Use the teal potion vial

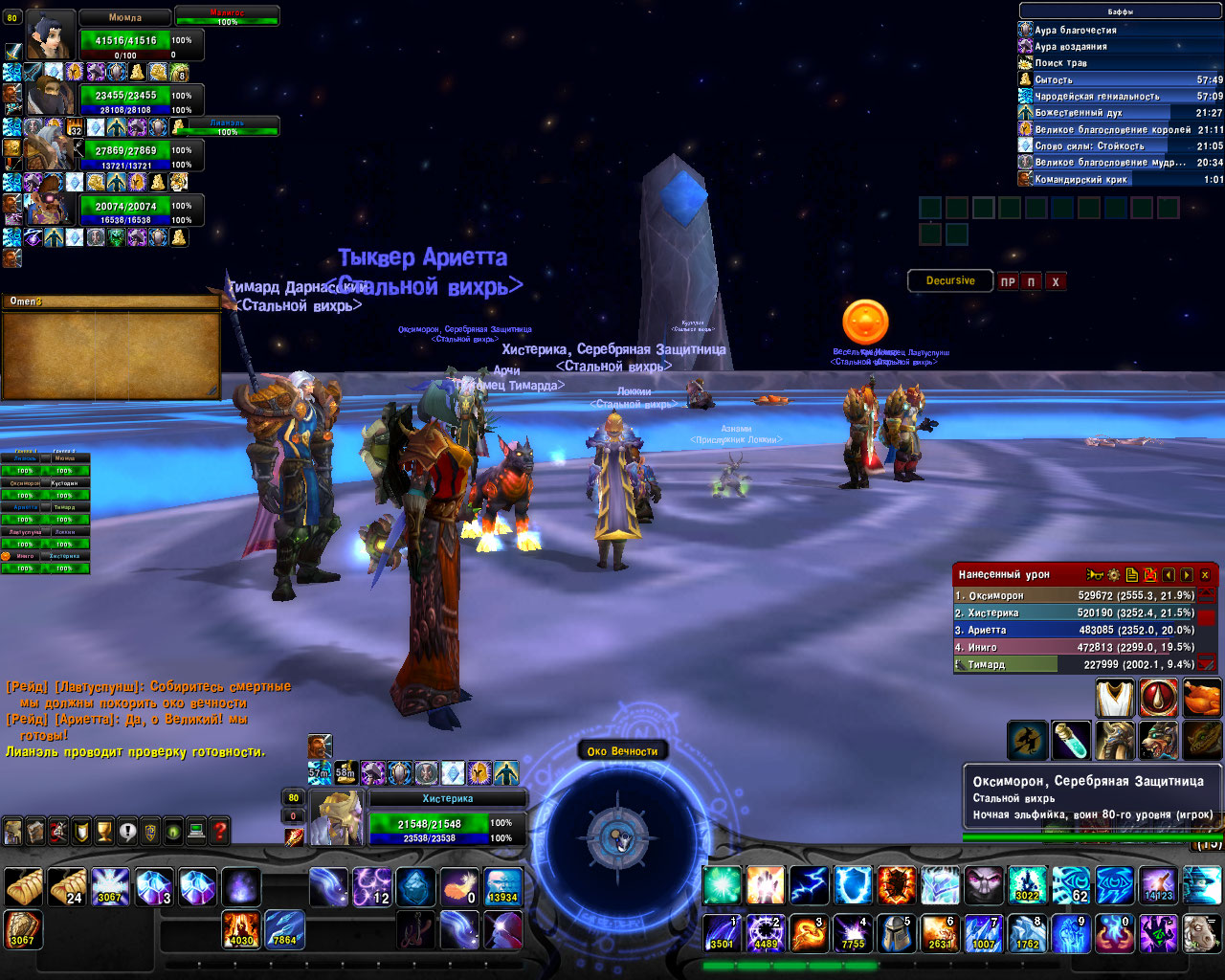click(1070, 741)
